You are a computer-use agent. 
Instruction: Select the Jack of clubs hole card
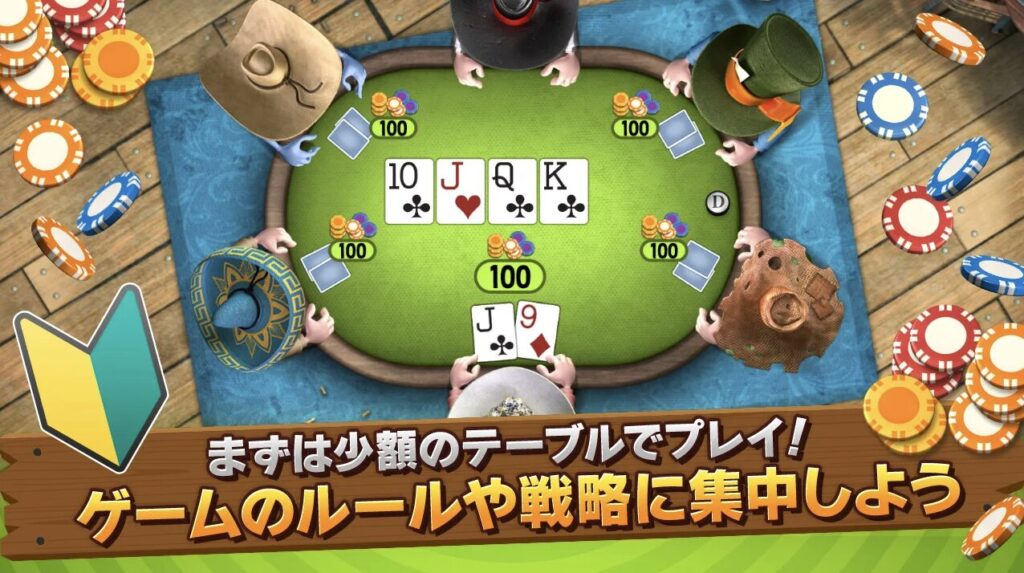(493, 333)
